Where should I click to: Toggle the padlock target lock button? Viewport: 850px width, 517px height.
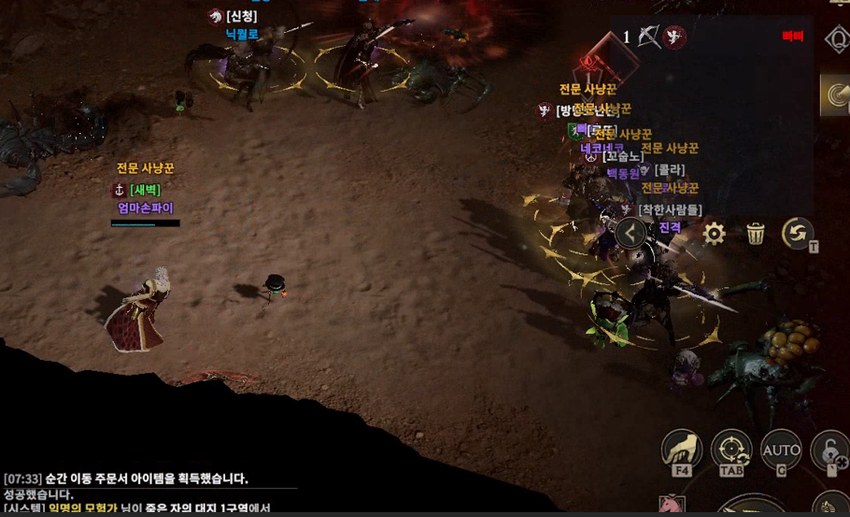click(831, 449)
